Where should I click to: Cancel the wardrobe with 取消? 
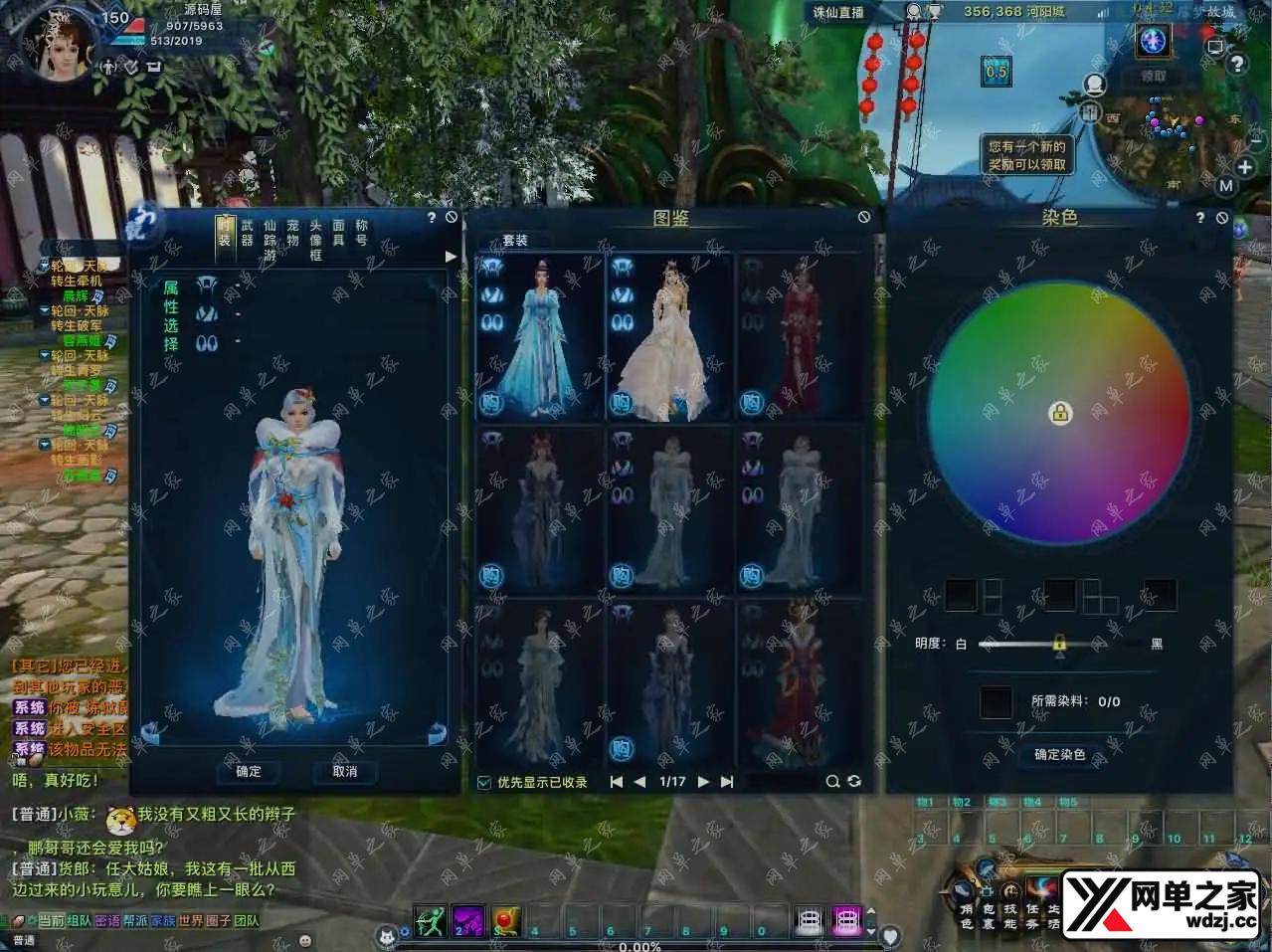coord(344,771)
